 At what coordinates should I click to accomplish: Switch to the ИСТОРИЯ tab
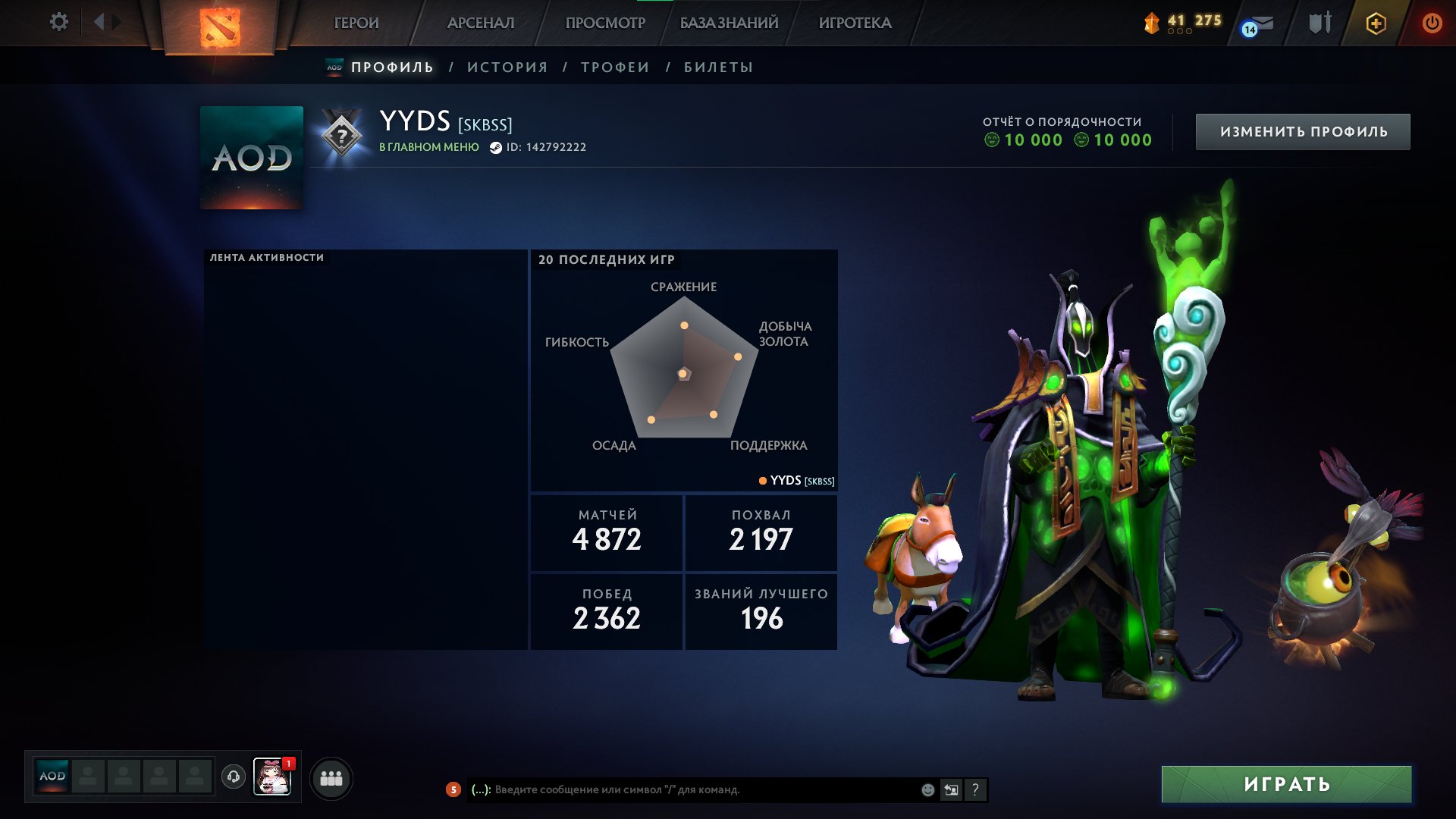coord(506,67)
